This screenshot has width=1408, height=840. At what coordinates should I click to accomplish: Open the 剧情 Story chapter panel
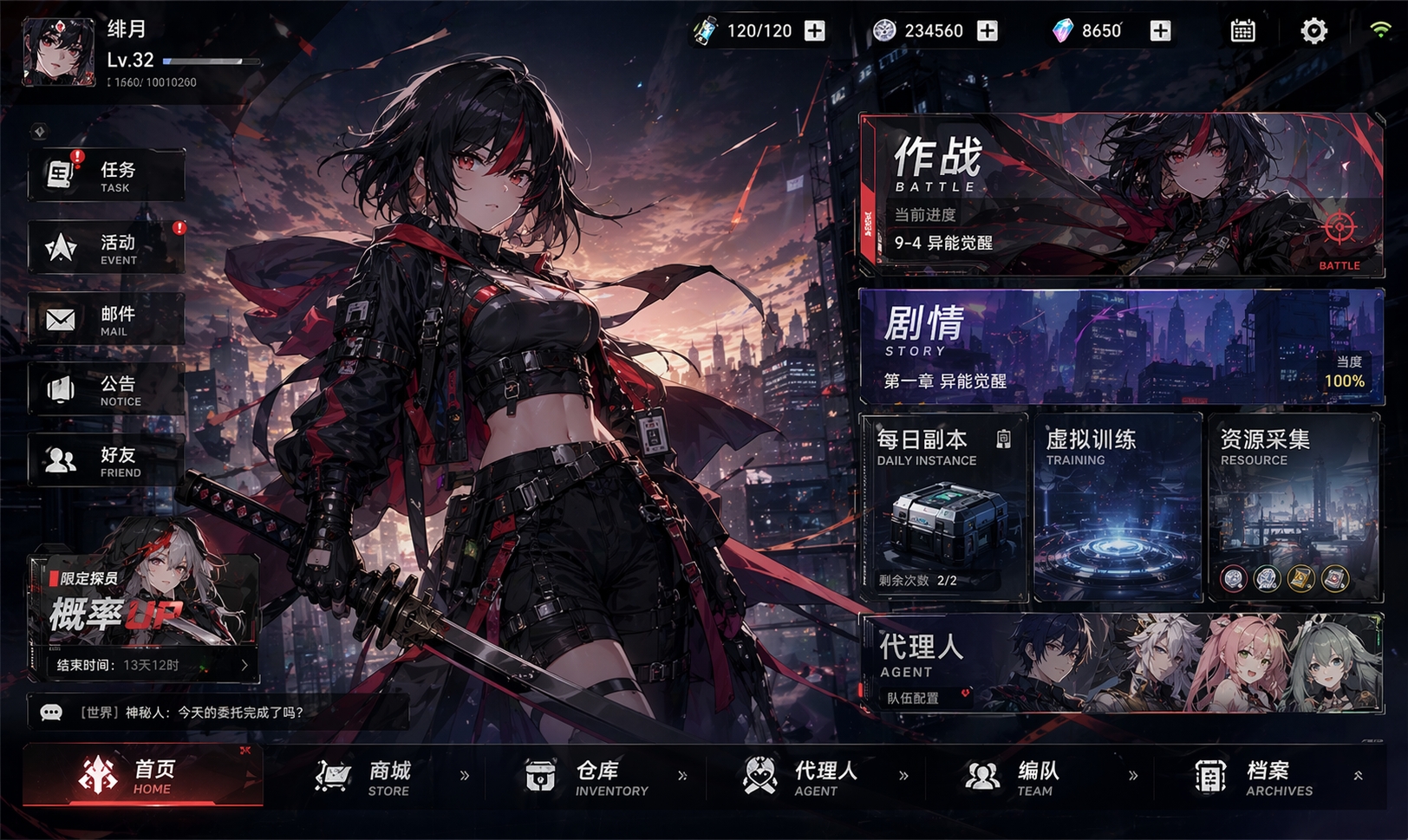click(x=1120, y=347)
